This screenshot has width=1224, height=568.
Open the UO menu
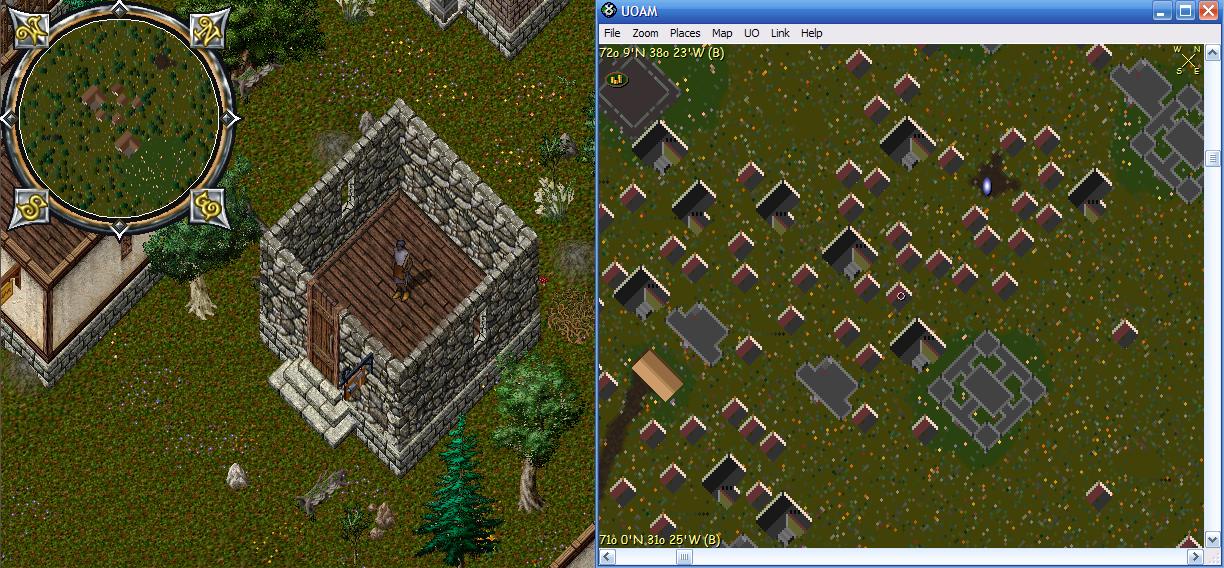[x=752, y=33]
